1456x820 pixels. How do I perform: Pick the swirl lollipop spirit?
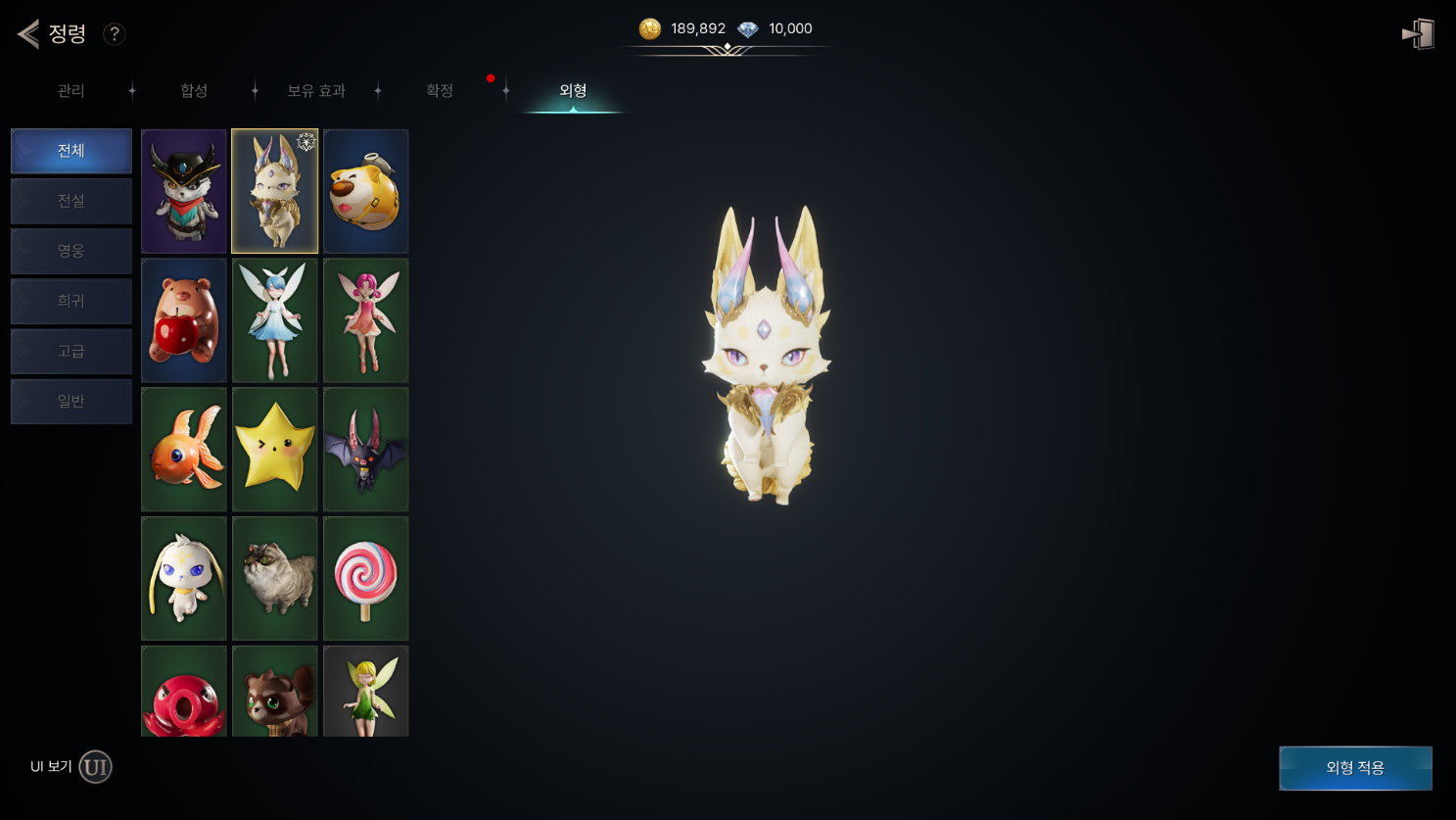[x=366, y=578]
